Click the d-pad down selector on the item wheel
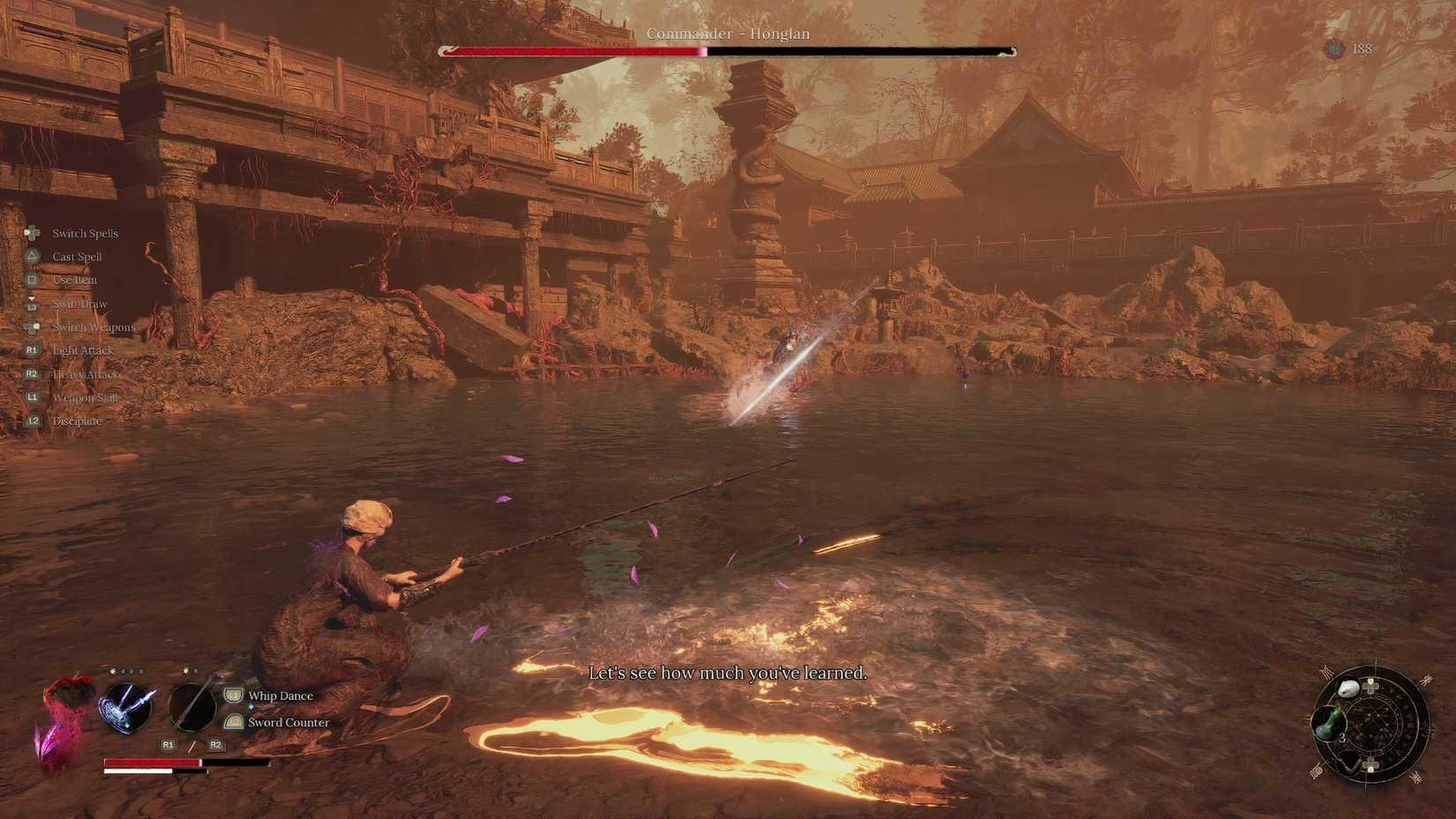Viewport: 1456px width, 819px height. tap(1370, 765)
